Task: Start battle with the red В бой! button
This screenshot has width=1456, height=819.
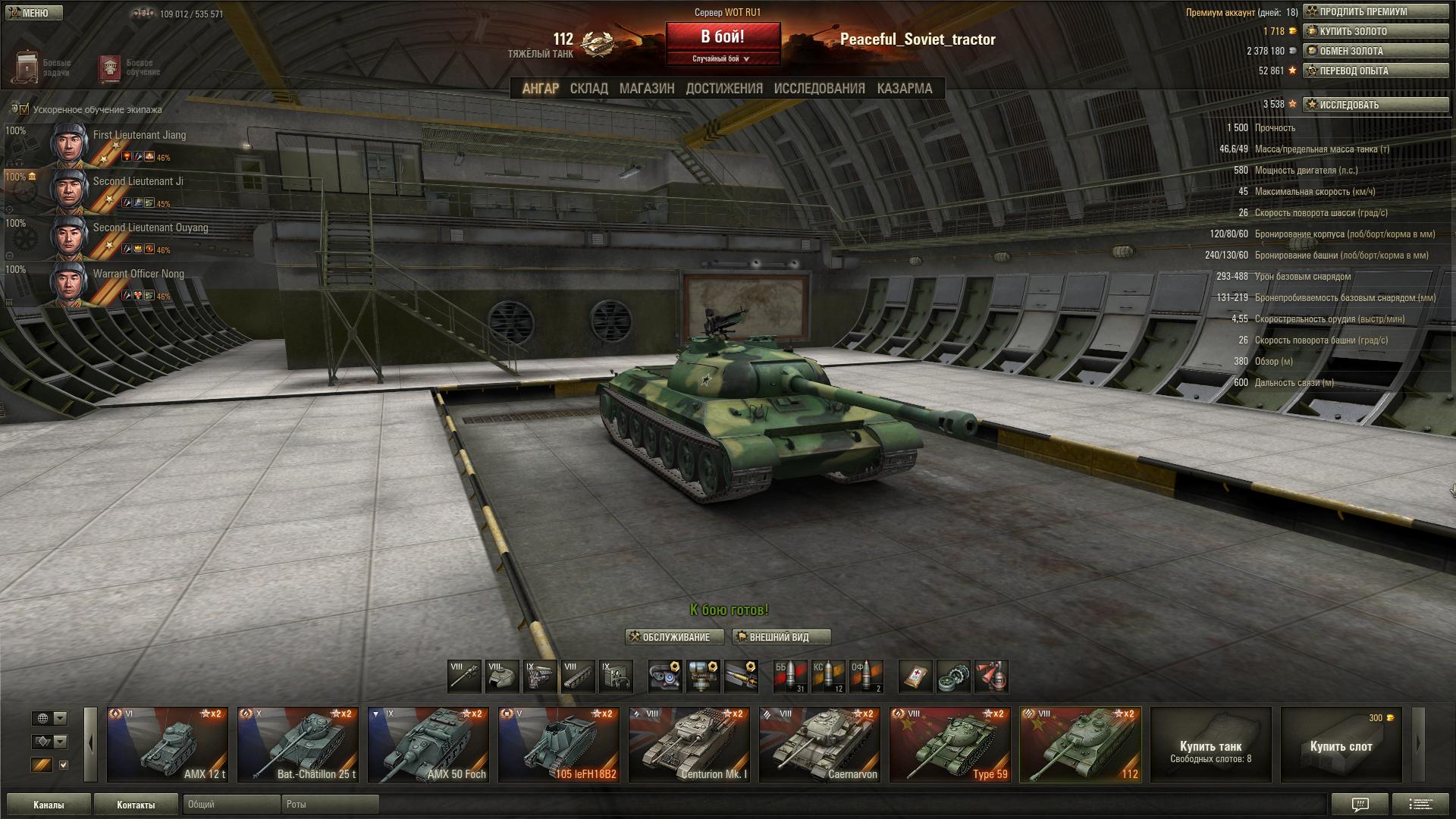Action: click(722, 37)
